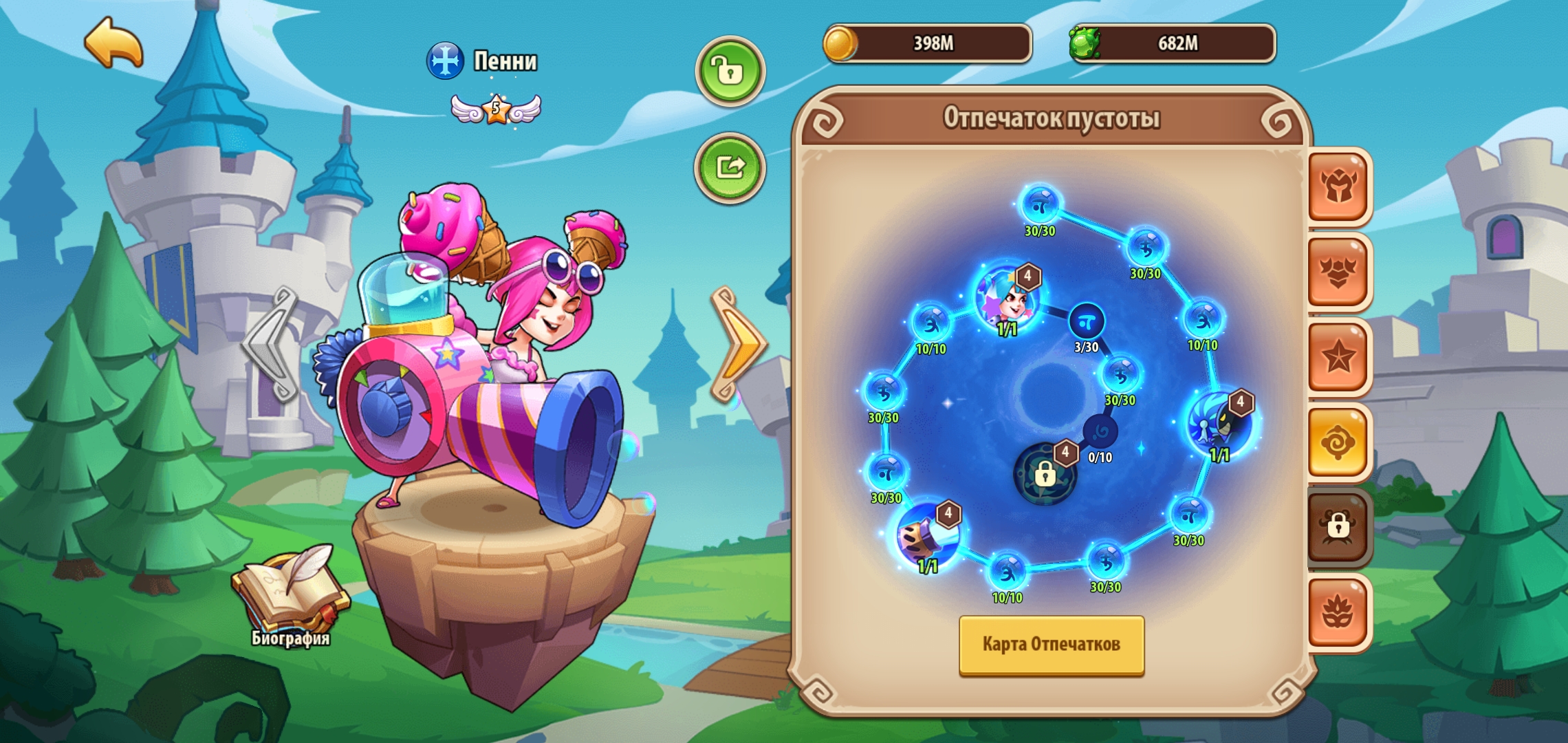Select the pink-haired girl portrait skill node
1568x743 pixels.
tap(1008, 297)
